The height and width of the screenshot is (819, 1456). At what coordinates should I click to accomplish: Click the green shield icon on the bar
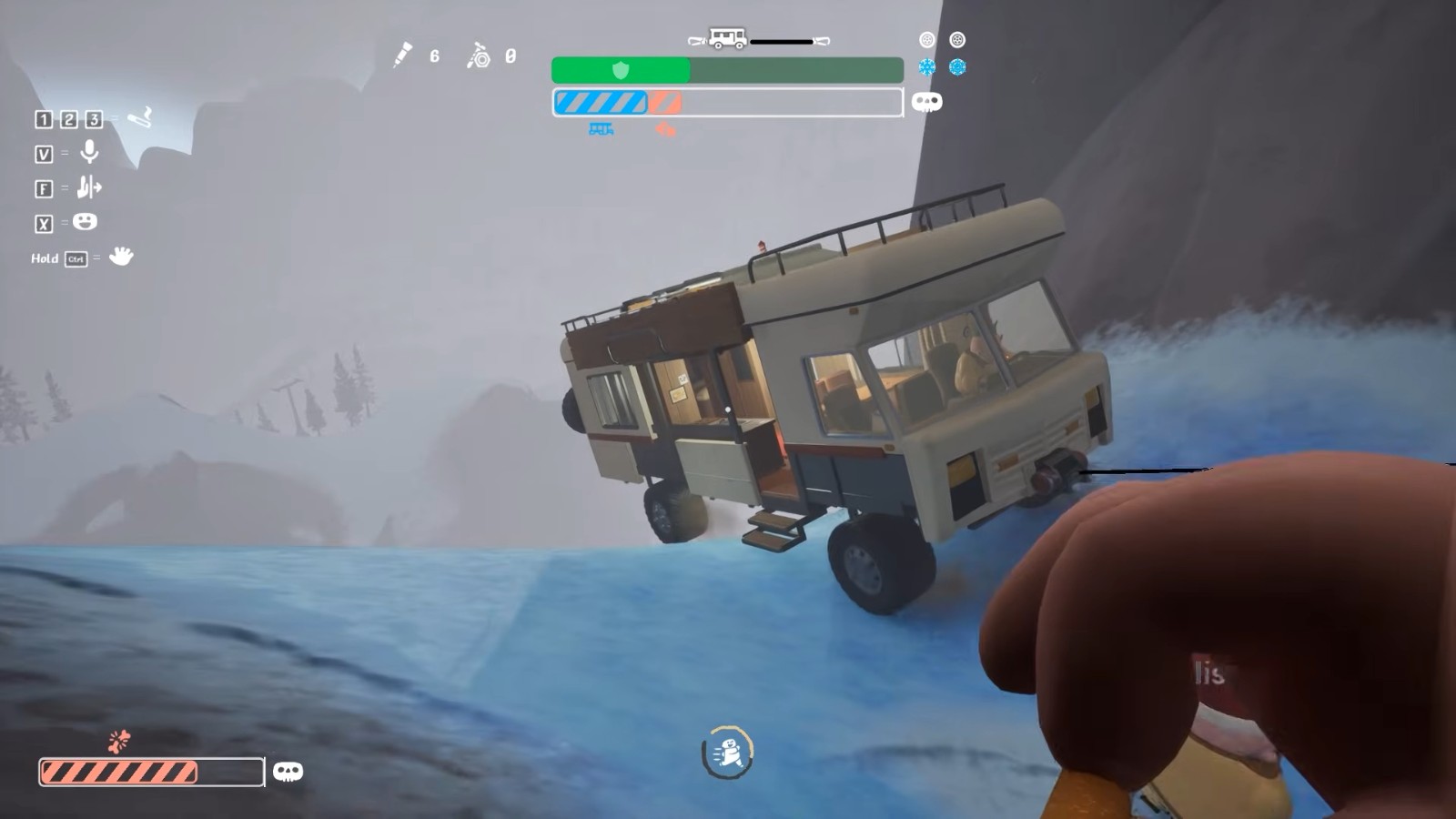coord(621,70)
